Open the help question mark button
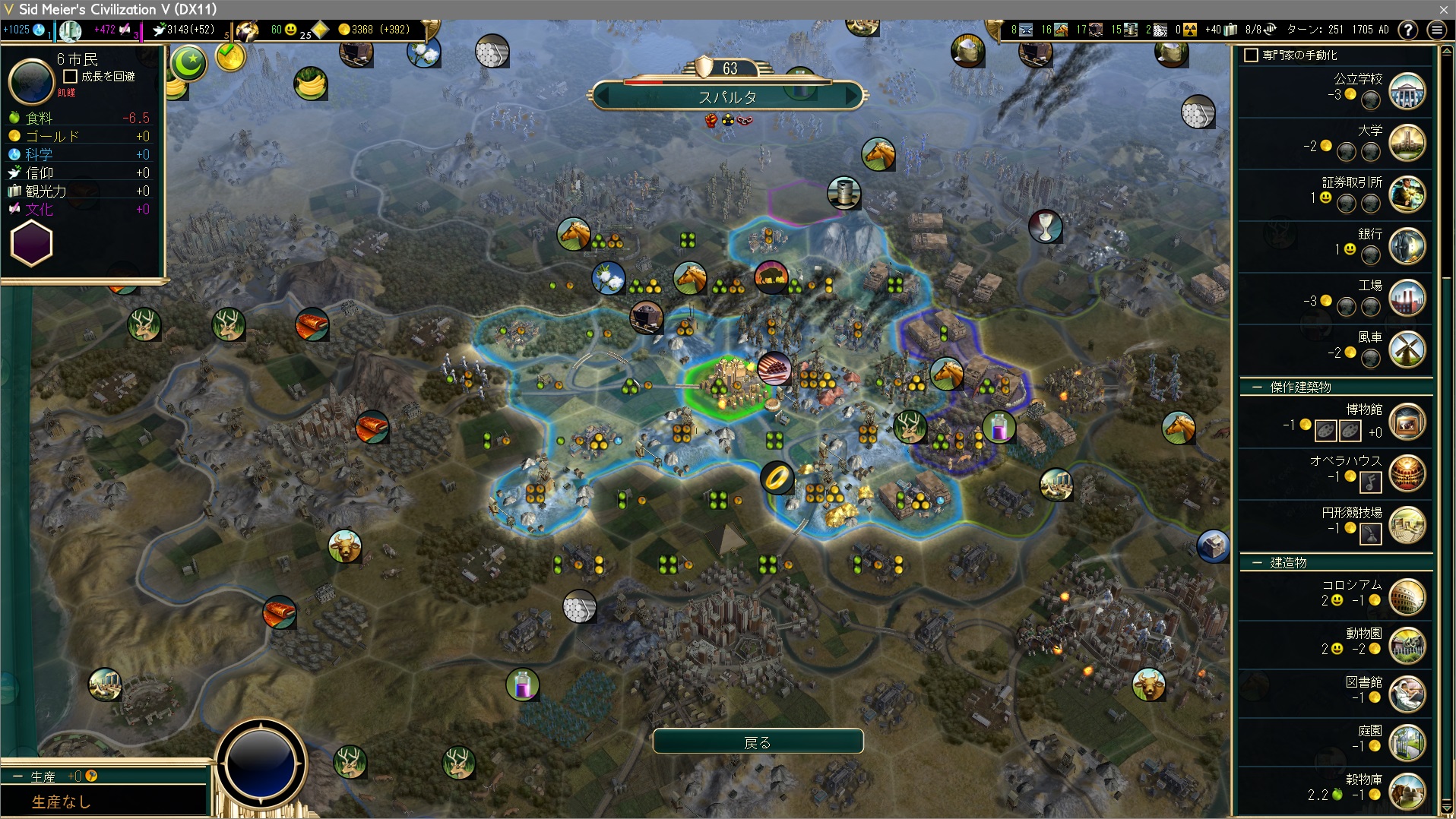Image resolution: width=1456 pixels, height=819 pixels. click(1407, 30)
